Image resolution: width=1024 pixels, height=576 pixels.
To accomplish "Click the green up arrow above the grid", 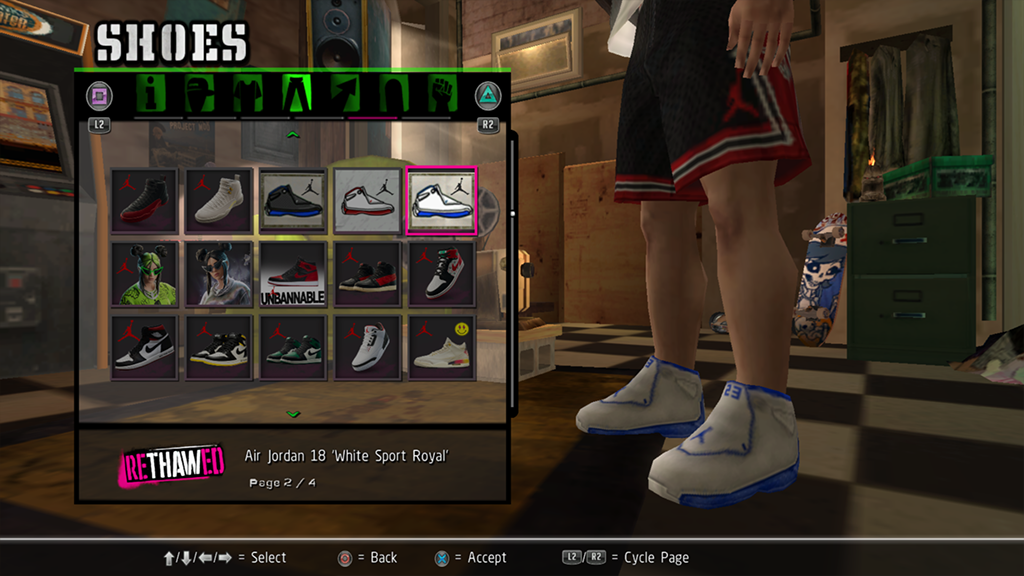I will (x=293, y=133).
